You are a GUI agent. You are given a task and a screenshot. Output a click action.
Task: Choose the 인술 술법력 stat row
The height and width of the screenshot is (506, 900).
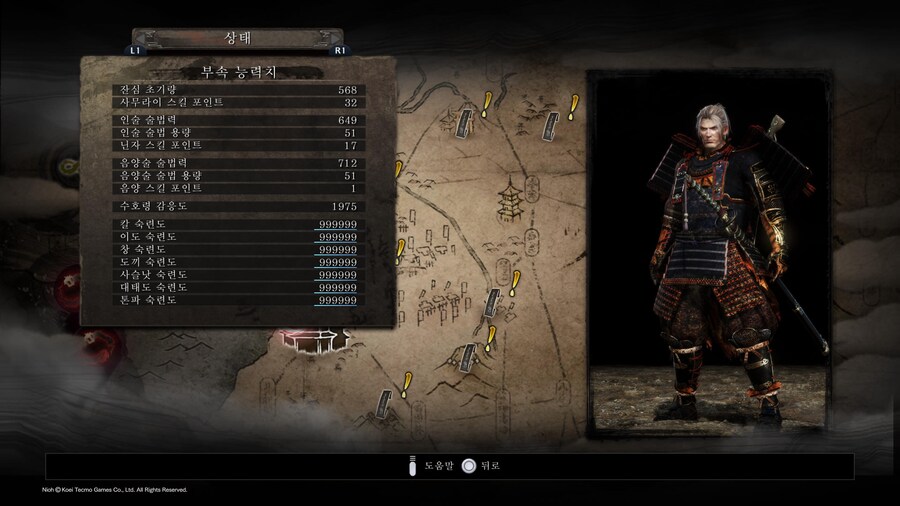pos(238,120)
